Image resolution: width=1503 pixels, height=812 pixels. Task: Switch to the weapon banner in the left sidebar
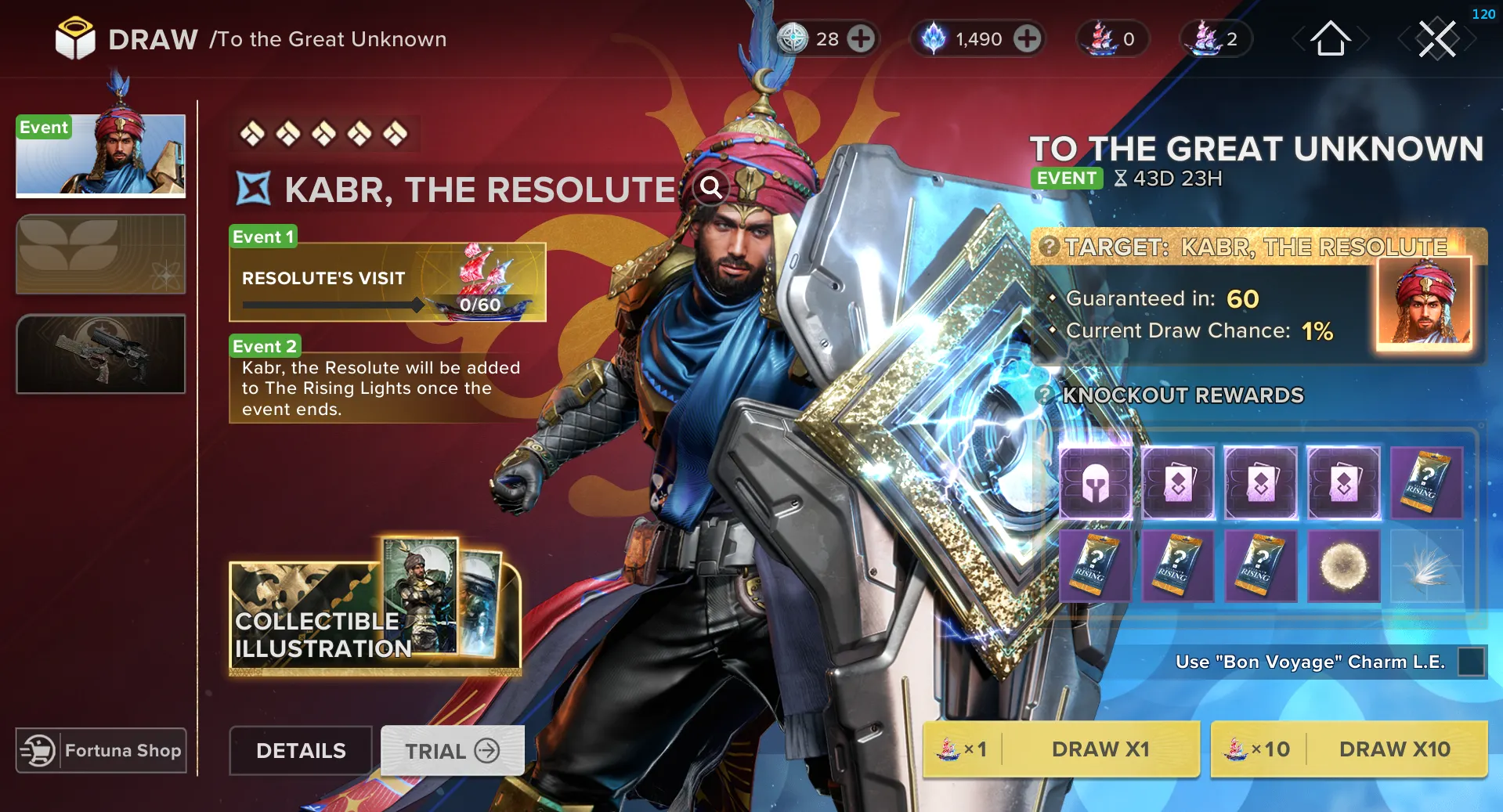coord(100,354)
